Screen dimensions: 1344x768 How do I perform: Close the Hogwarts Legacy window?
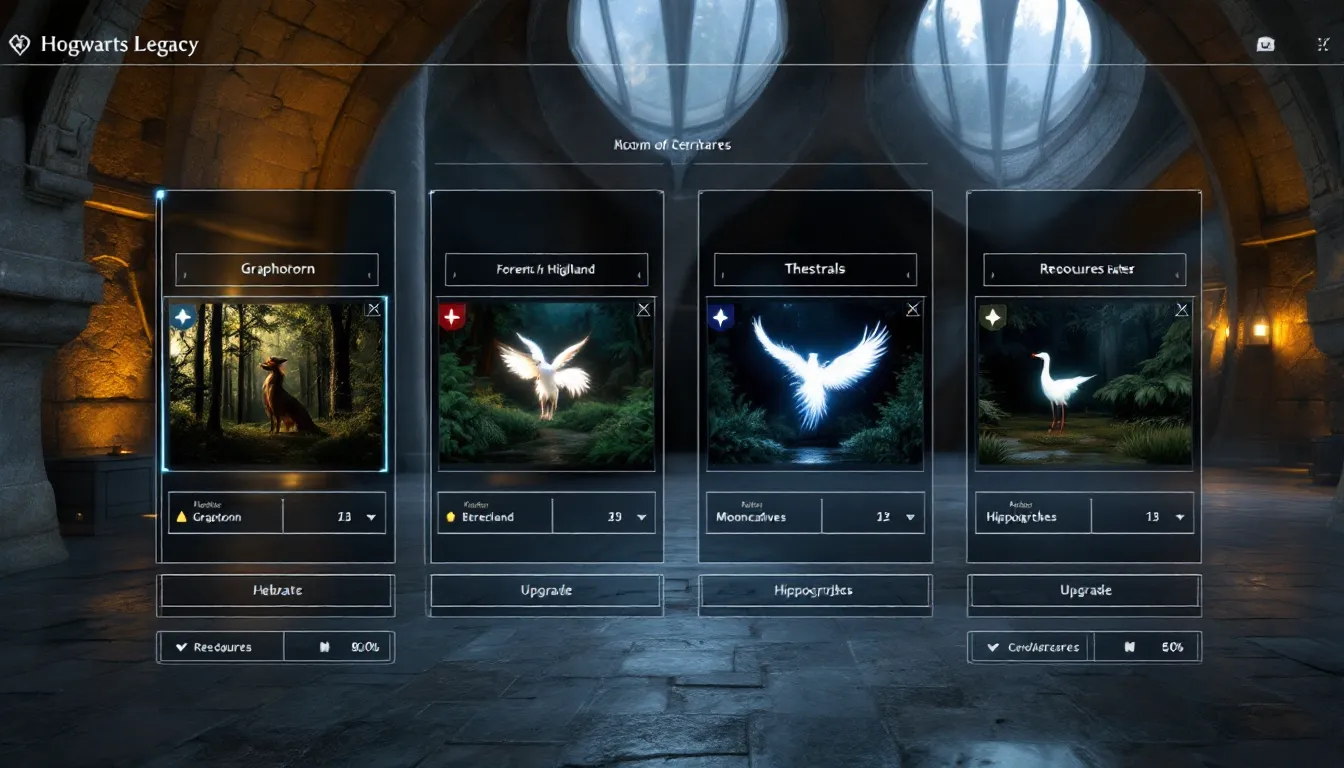[1323, 45]
